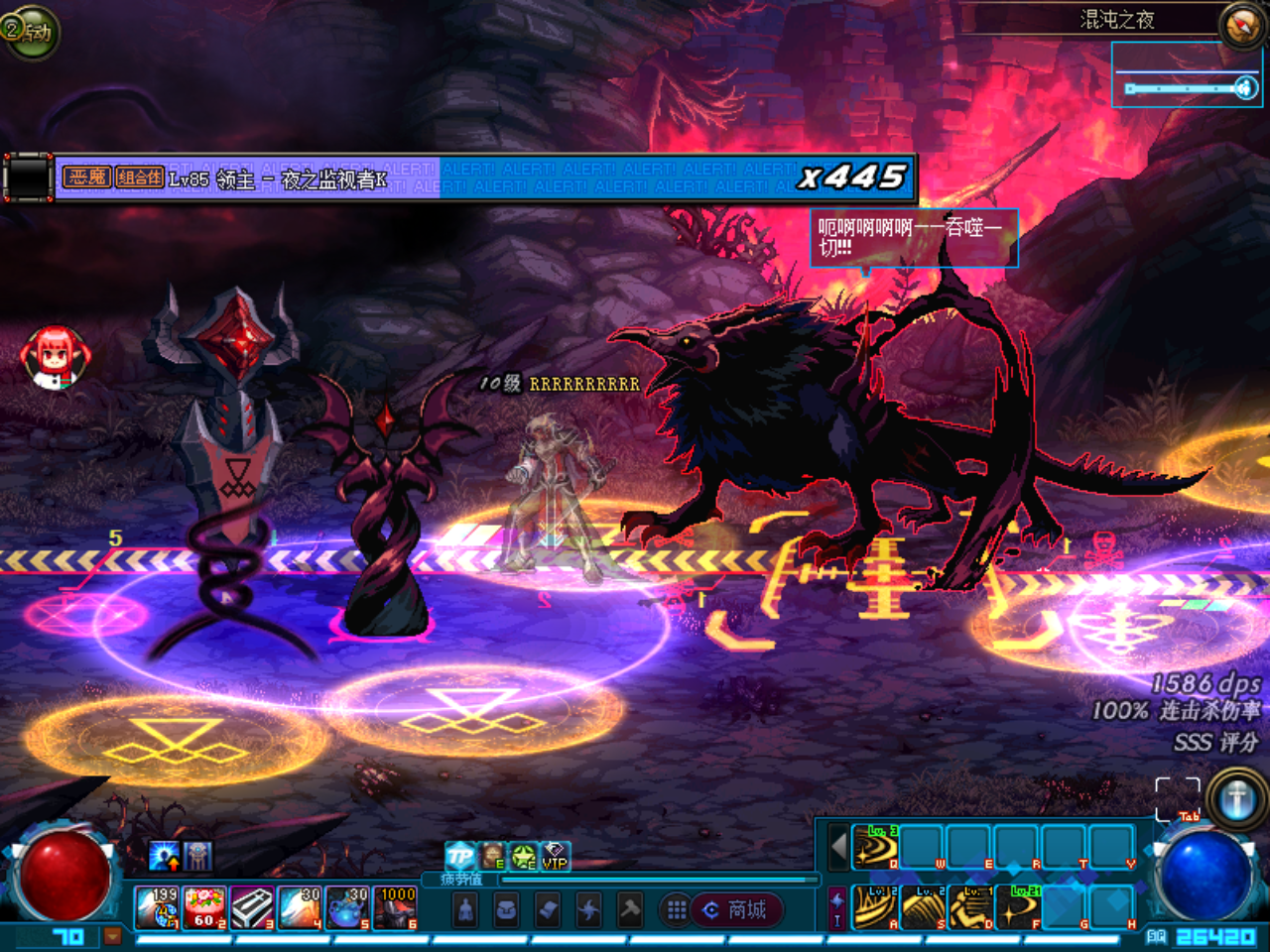Activate the Lv.3 skill on Q

point(875,847)
